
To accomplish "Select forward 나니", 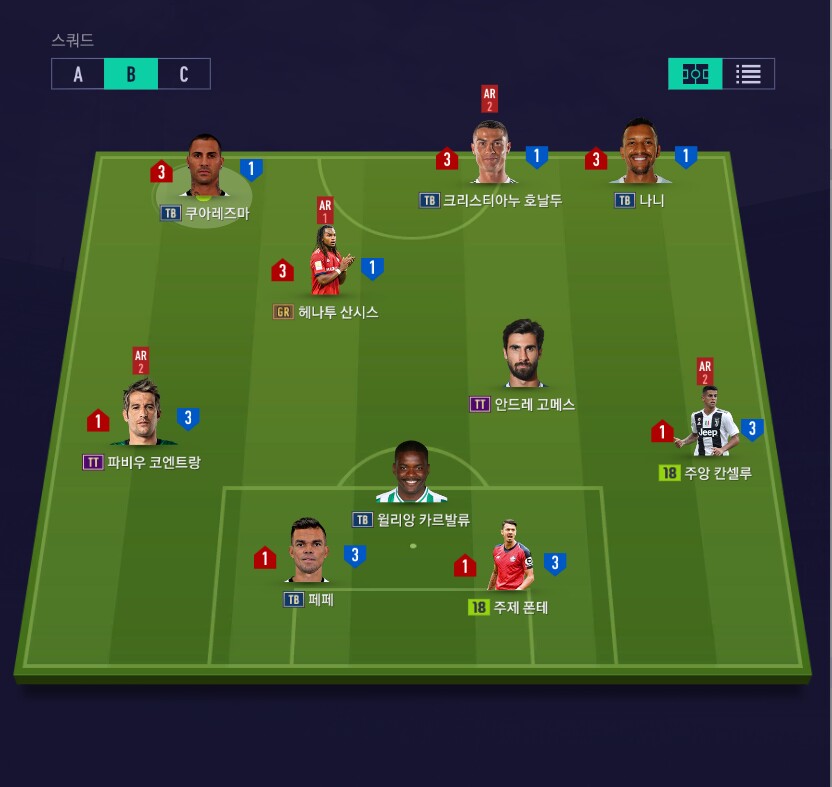I will pyautogui.click(x=640, y=155).
